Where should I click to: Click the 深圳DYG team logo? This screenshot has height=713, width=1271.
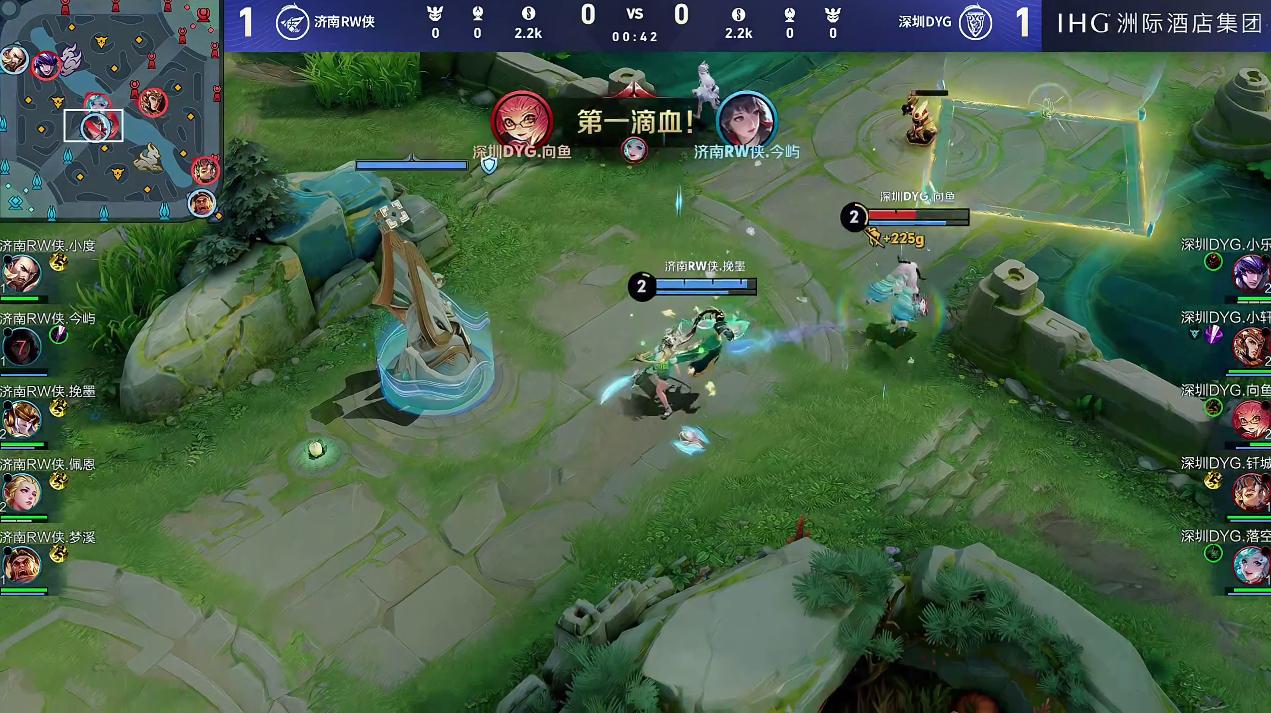tap(974, 23)
